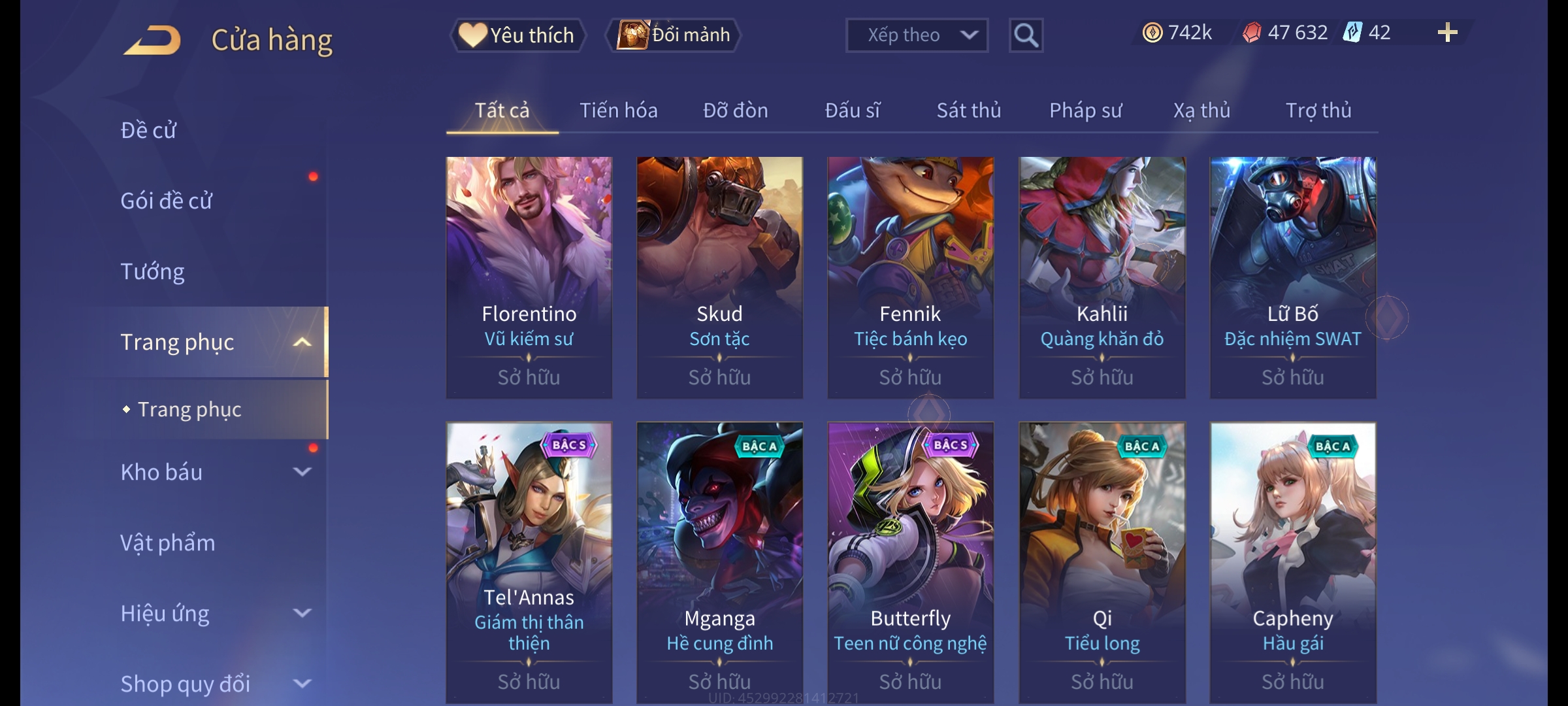Screen dimensions: 1568x706
Task: Choose the Lữ Bố Đặc nhiệm SWAT card
Action: [x=1292, y=277]
